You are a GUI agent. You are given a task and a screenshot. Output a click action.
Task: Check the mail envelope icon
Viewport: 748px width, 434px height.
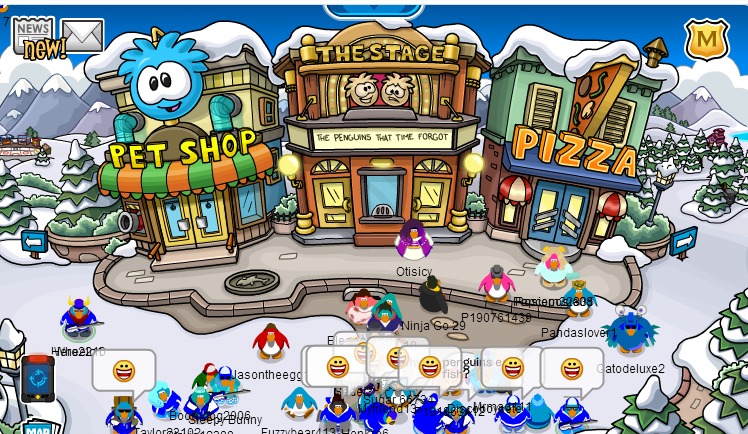(82, 35)
